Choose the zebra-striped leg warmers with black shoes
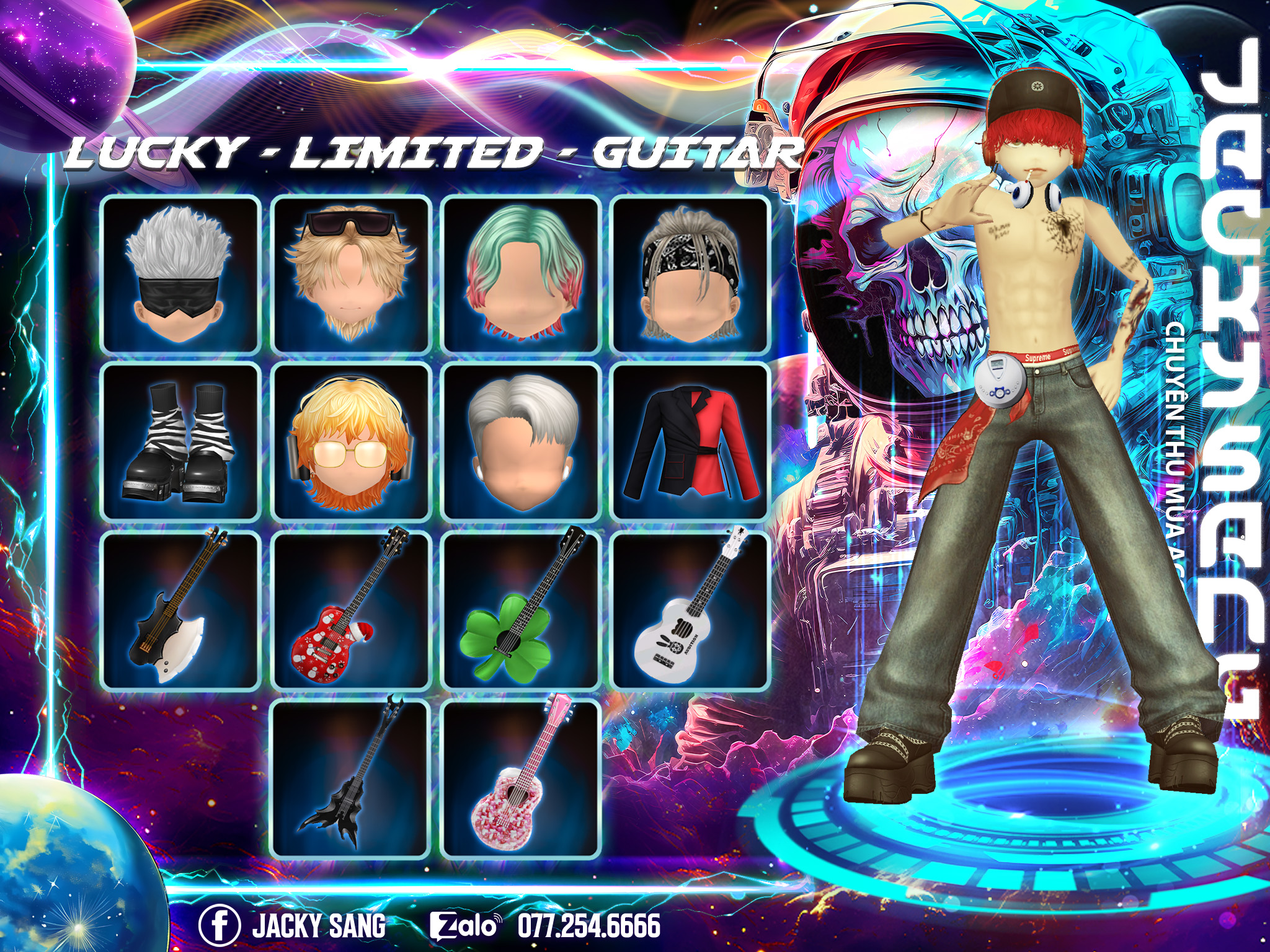1270x952 pixels. [x=180, y=442]
